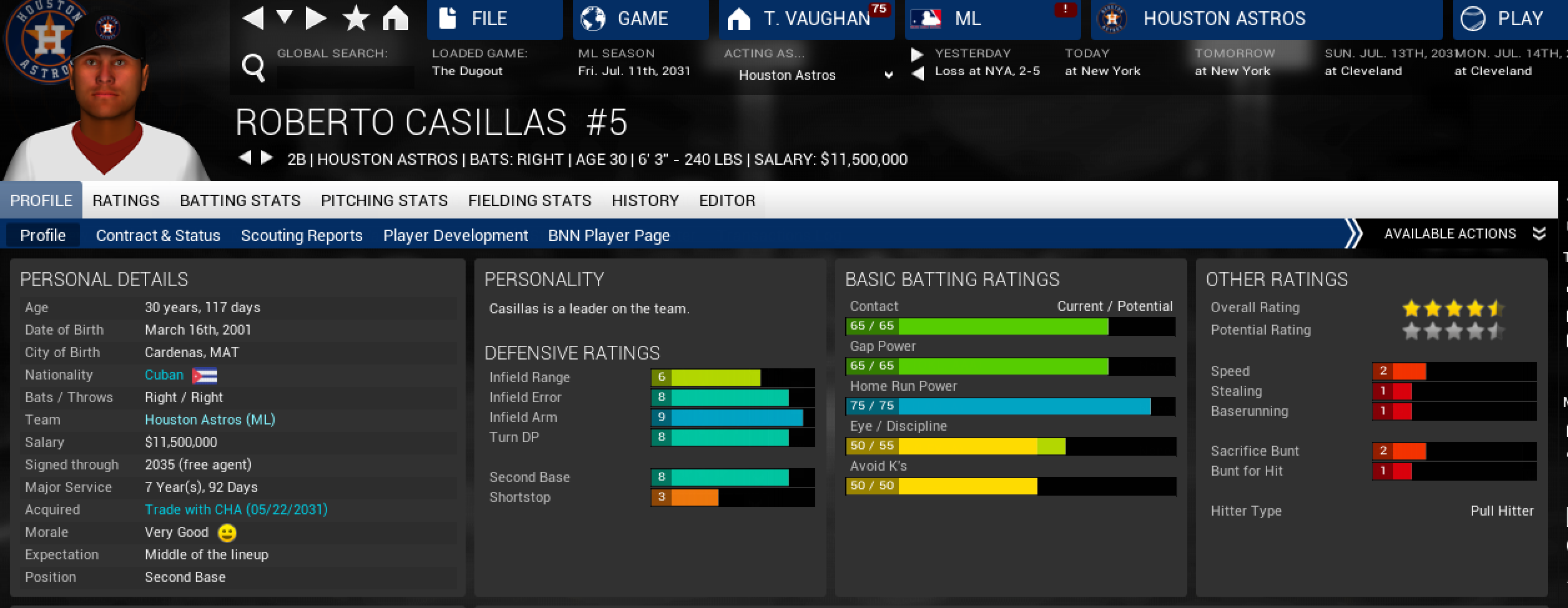Select the Contract & Status subtab
The width and height of the screenshot is (1568, 608).
158,235
